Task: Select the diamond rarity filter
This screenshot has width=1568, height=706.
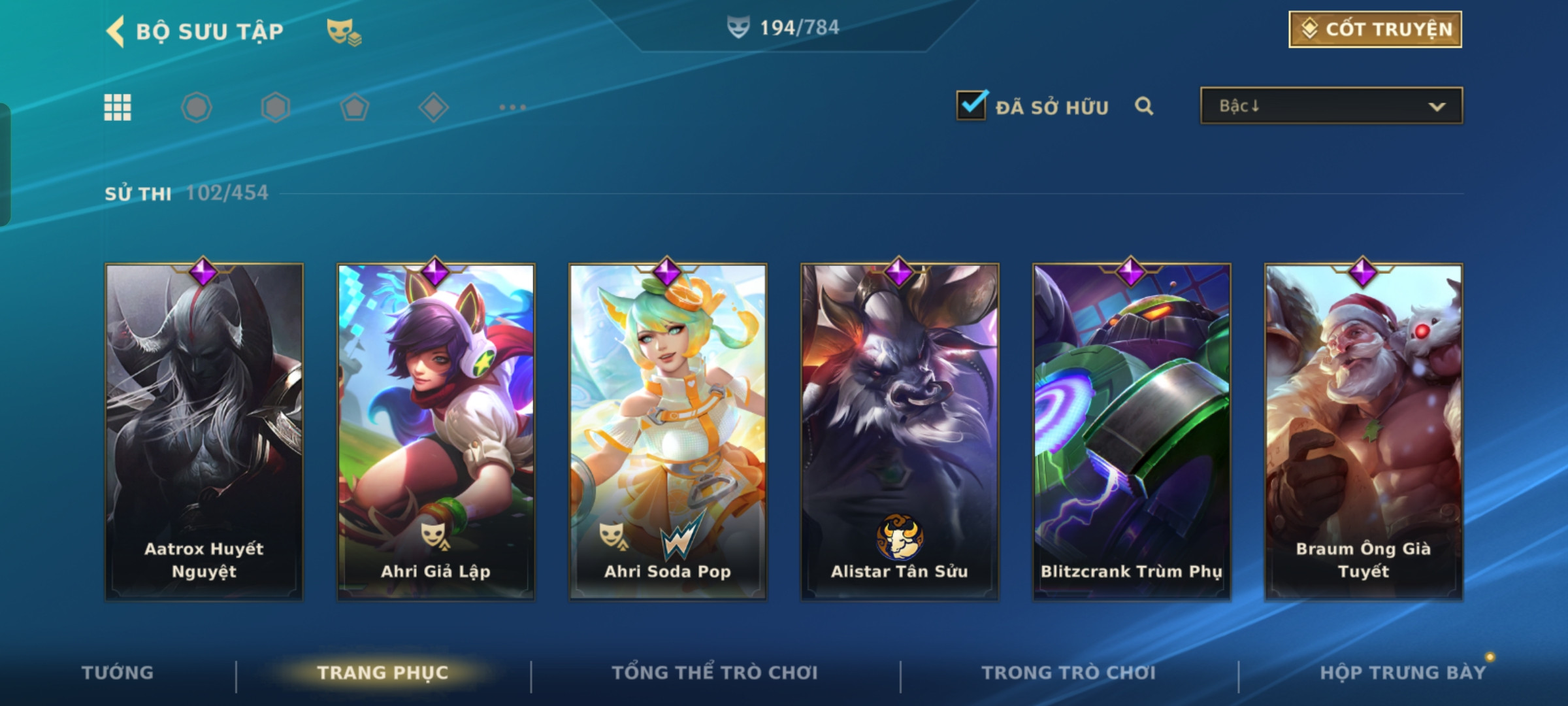Action: (433, 107)
